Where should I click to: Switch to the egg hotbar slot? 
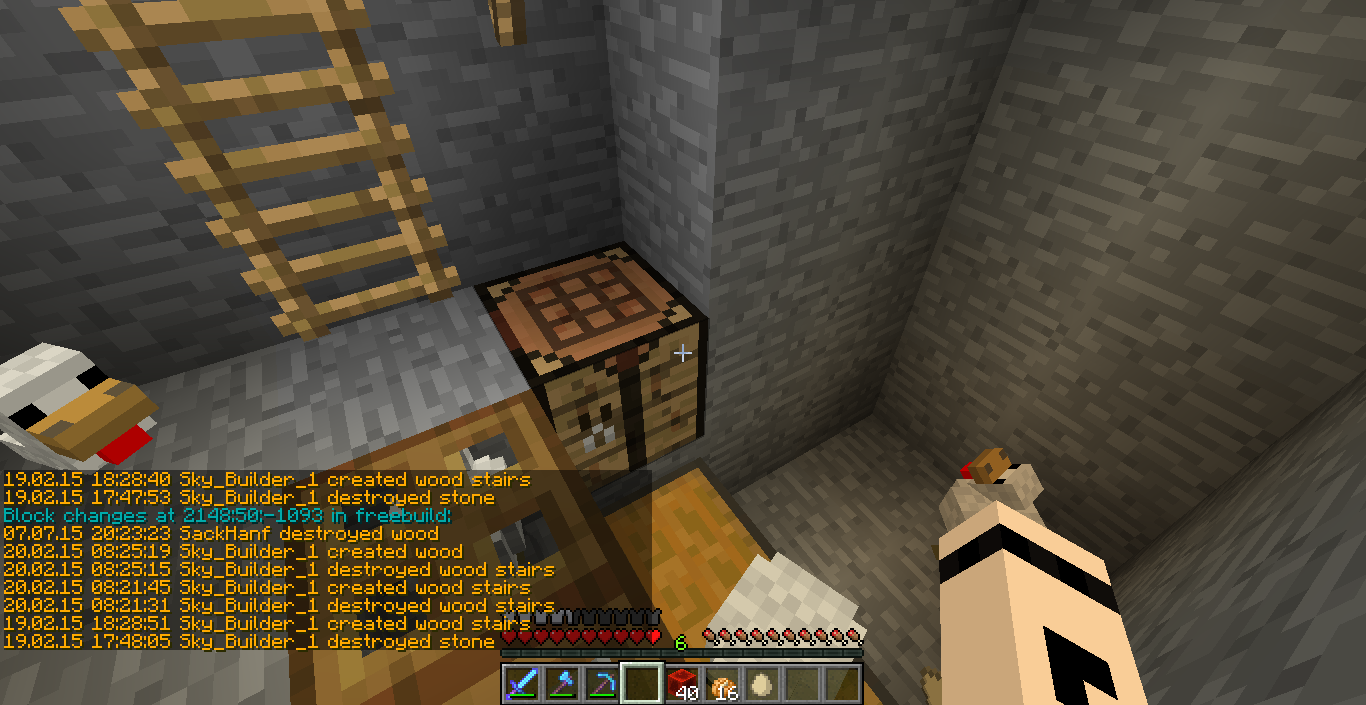[x=762, y=684]
